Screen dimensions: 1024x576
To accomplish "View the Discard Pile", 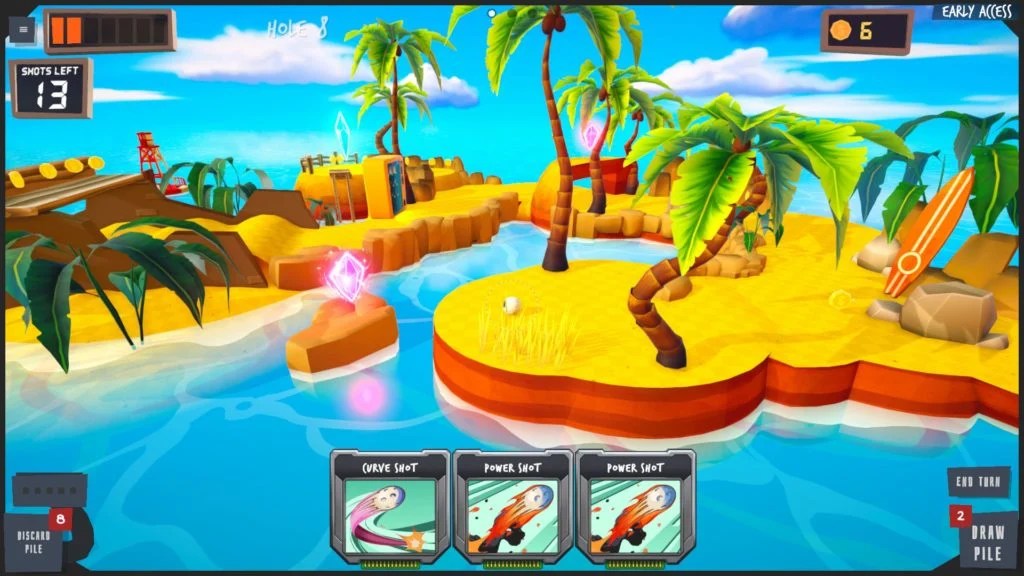I will point(35,541).
